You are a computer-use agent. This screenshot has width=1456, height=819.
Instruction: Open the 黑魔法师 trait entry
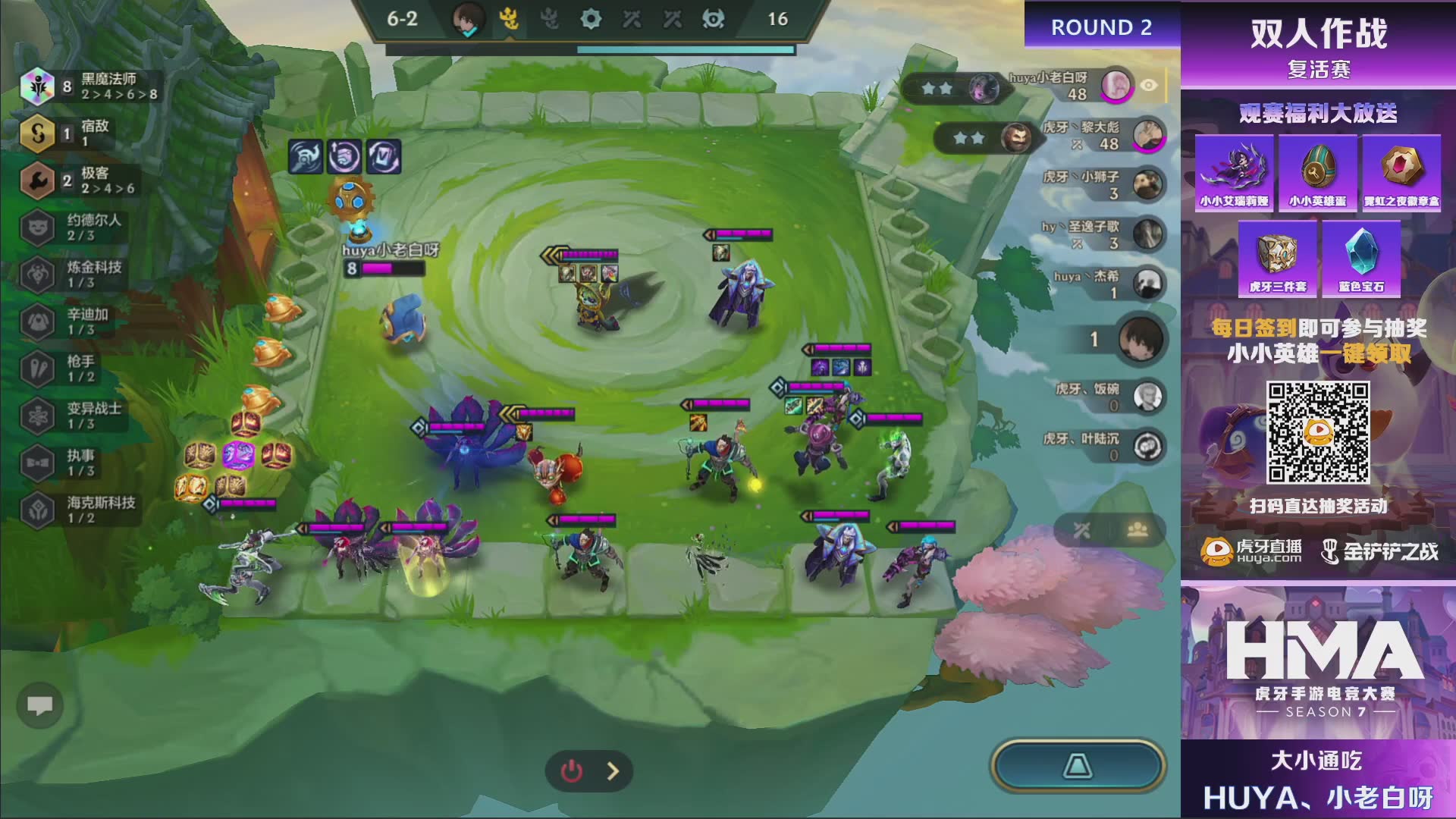[x=91, y=86]
